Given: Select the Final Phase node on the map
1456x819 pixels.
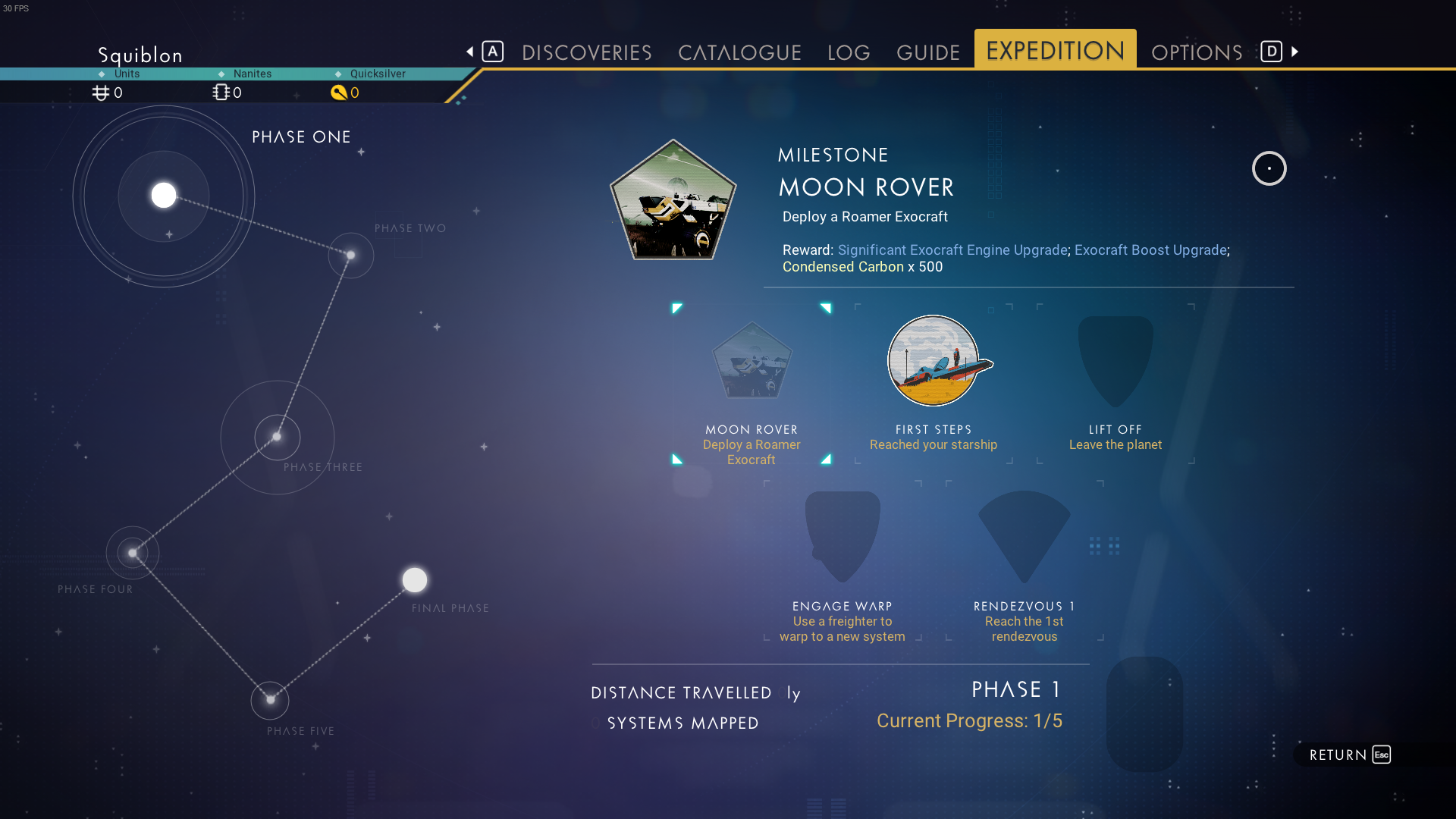Looking at the screenshot, I should coord(414,579).
